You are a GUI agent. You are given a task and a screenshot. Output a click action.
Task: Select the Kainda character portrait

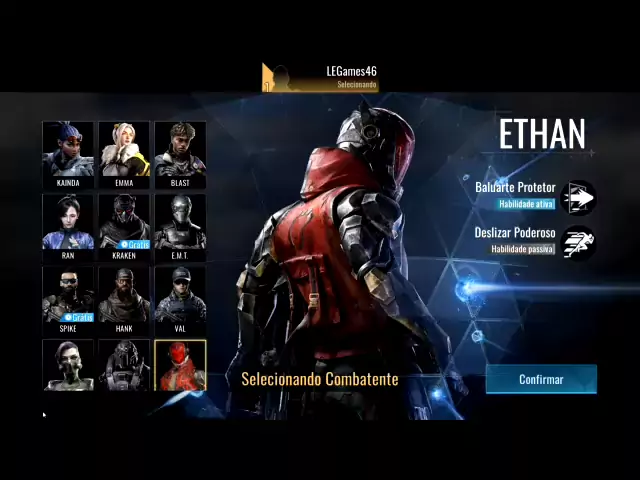point(68,154)
